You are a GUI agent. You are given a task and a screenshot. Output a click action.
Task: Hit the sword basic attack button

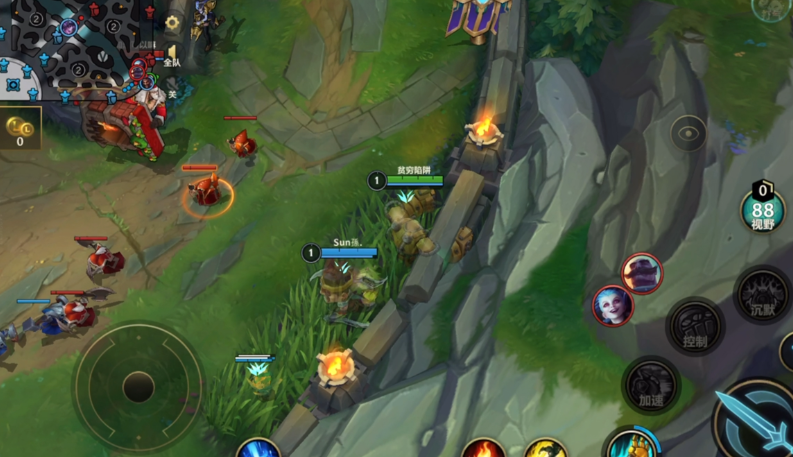coord(757,420)
